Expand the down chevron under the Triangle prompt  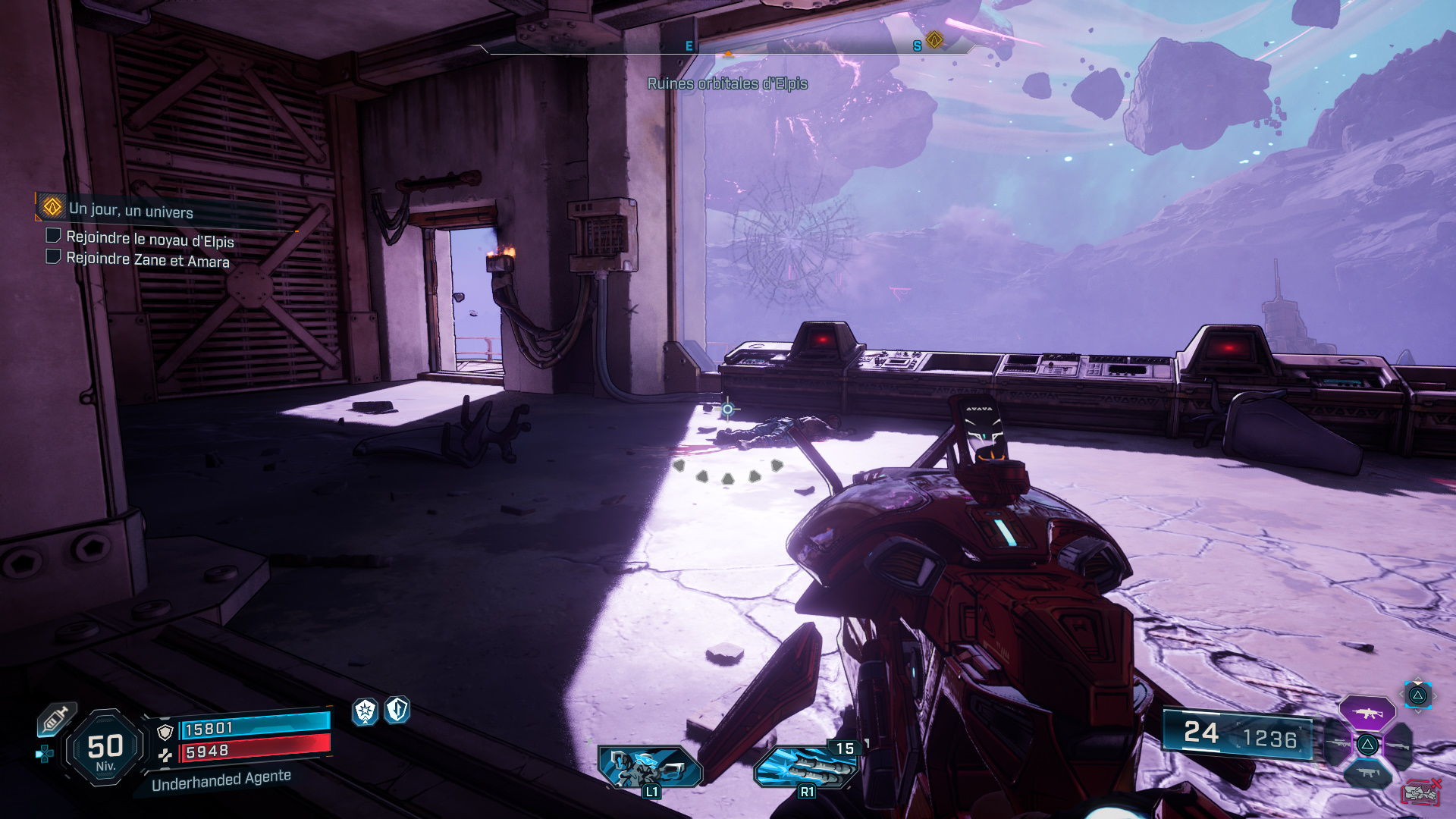tap(1418, 712)
